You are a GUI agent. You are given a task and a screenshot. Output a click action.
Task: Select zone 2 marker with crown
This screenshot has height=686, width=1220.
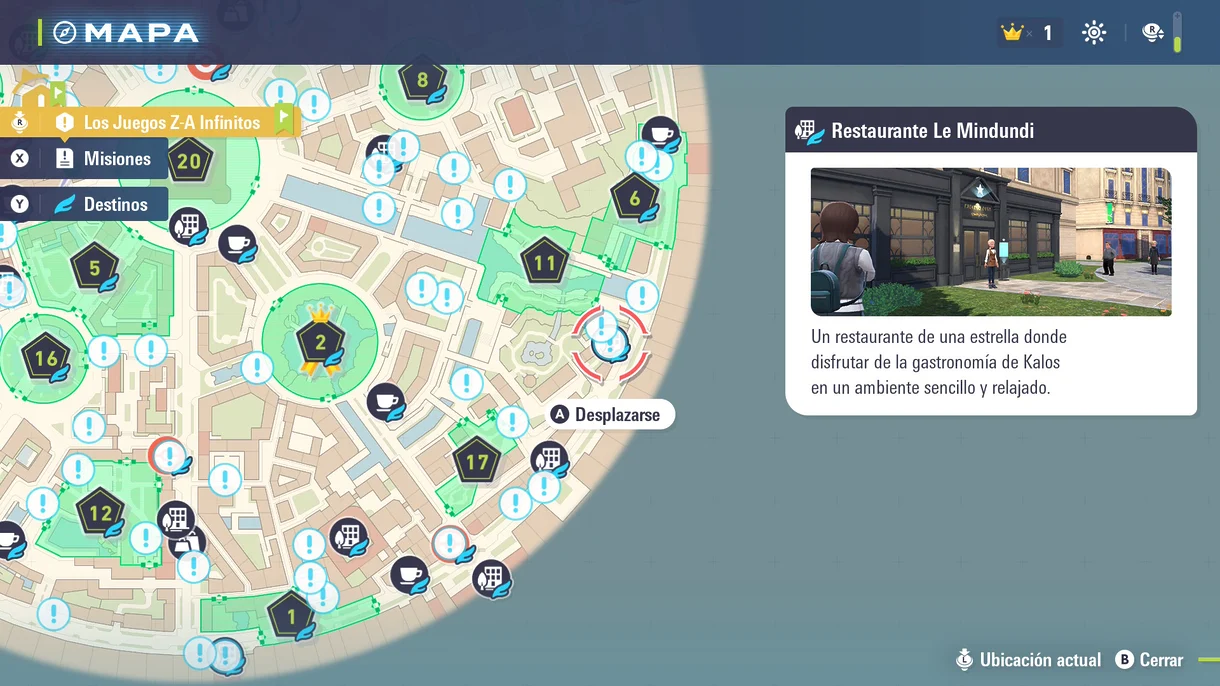coord(320,342)
